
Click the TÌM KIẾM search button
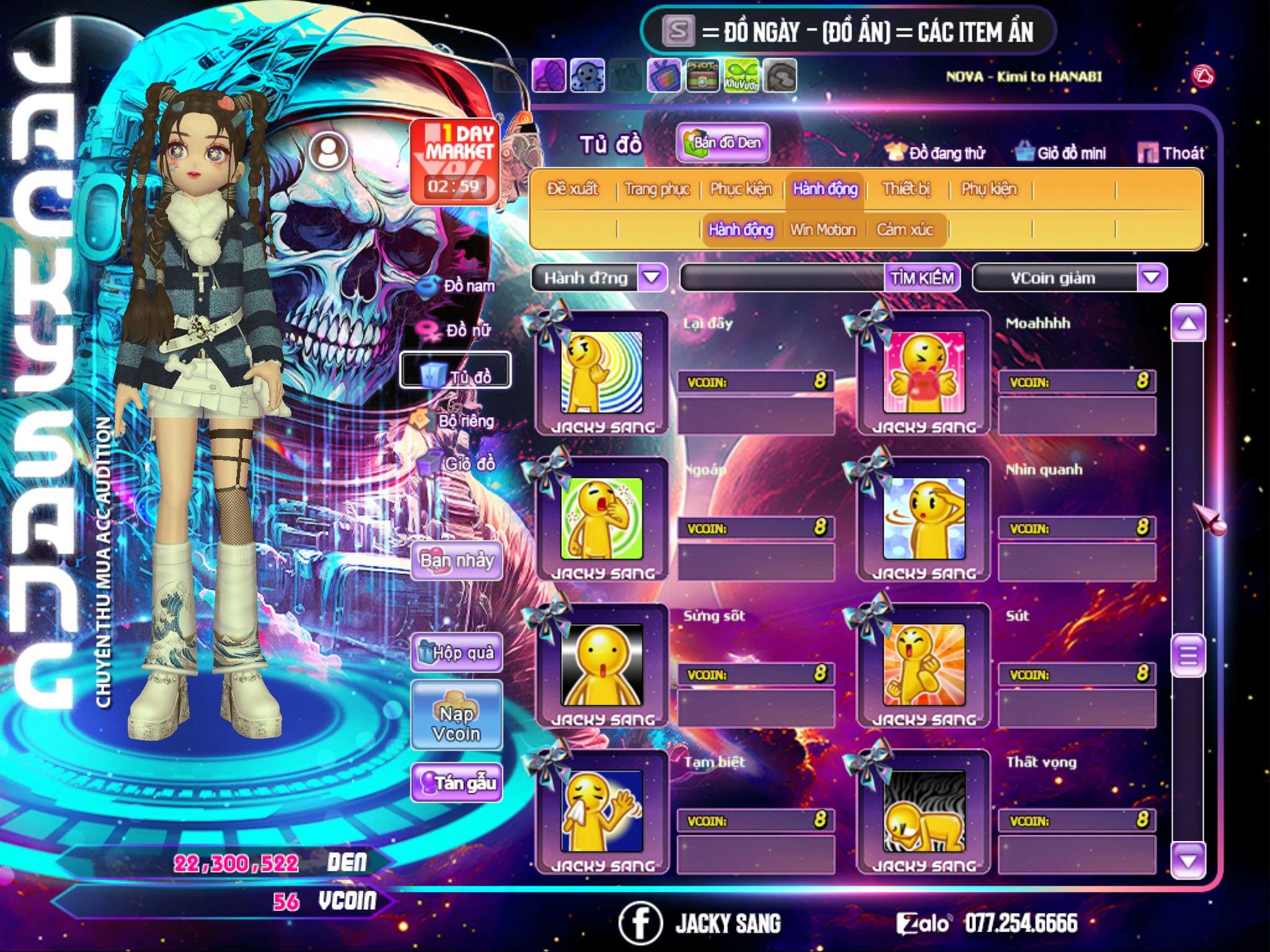point(921,278)
